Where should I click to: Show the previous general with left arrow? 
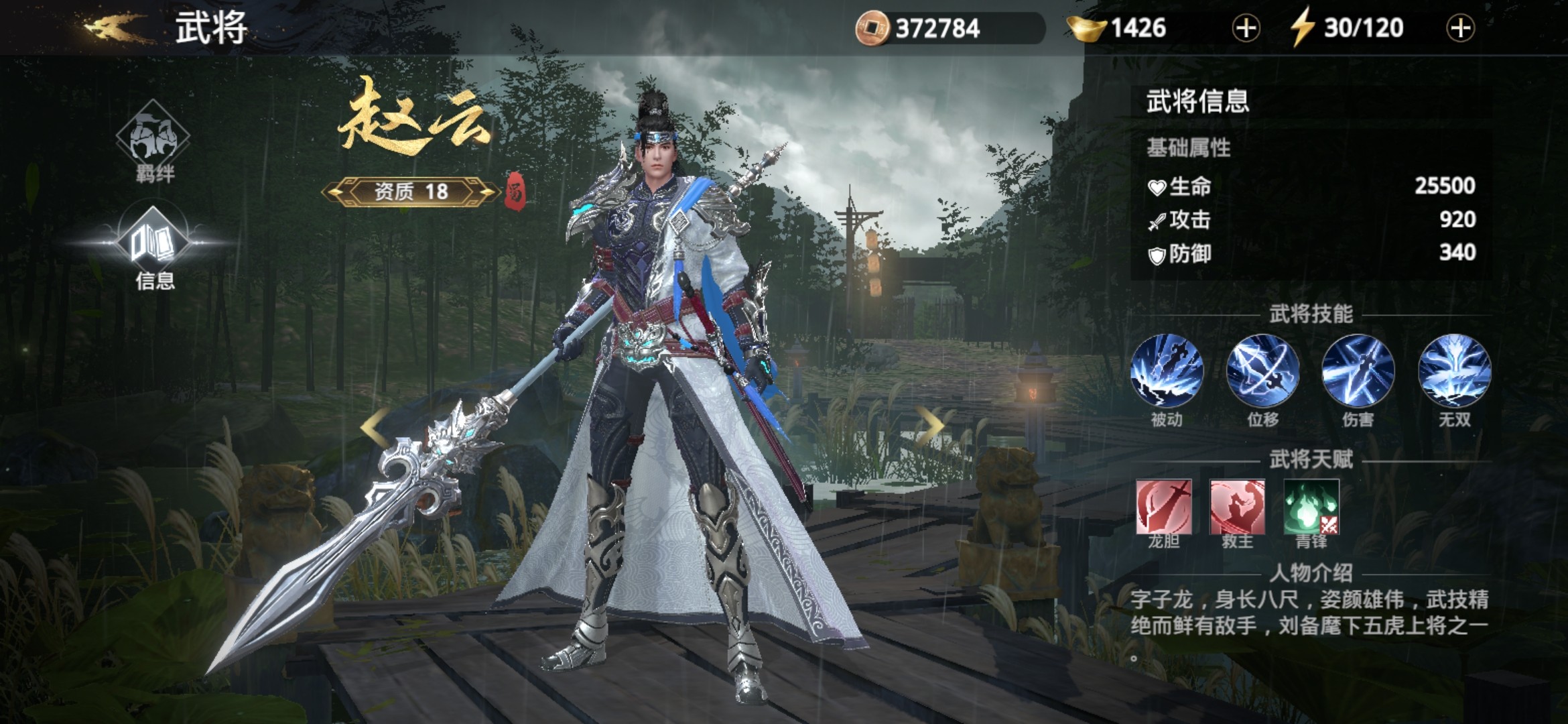375,426
